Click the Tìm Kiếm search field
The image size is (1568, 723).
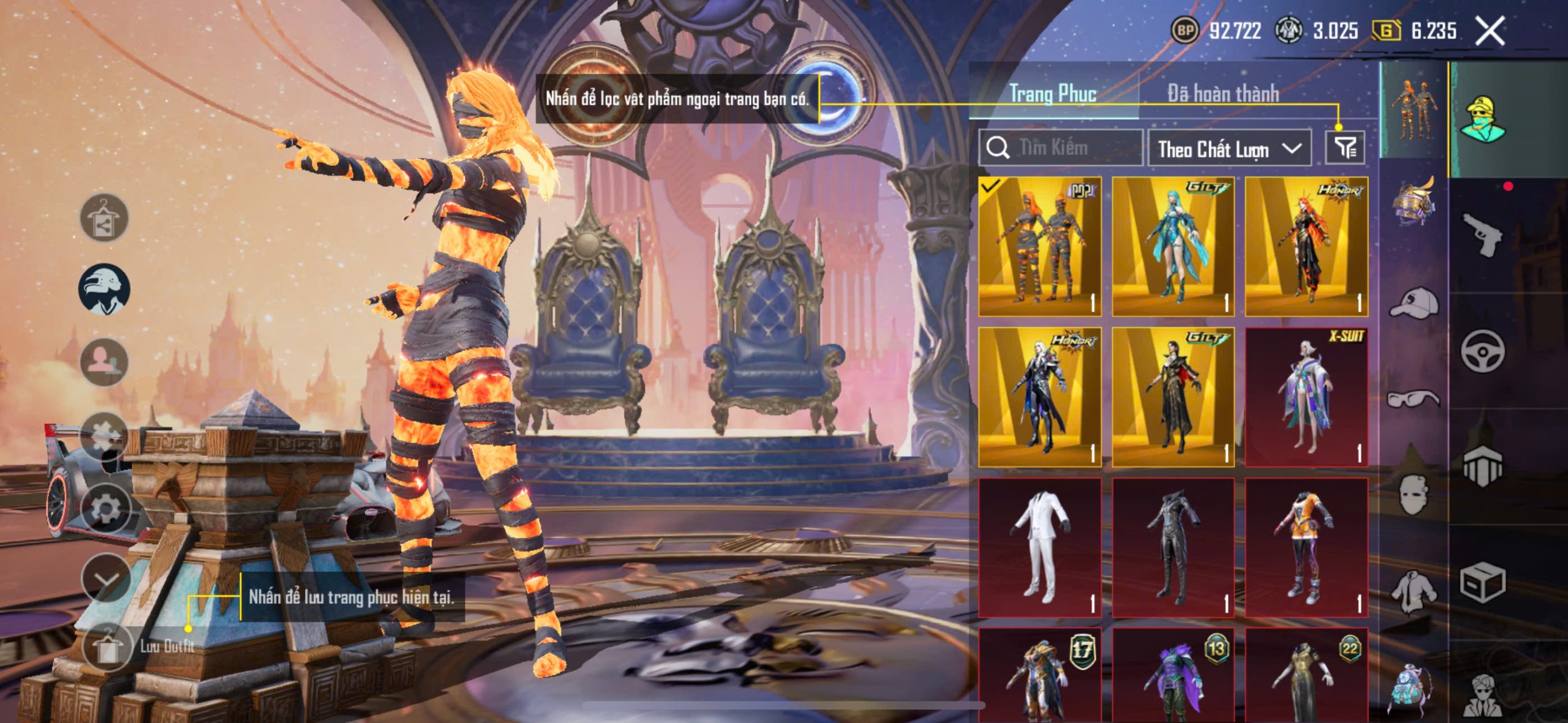[x=1061, y=148]
